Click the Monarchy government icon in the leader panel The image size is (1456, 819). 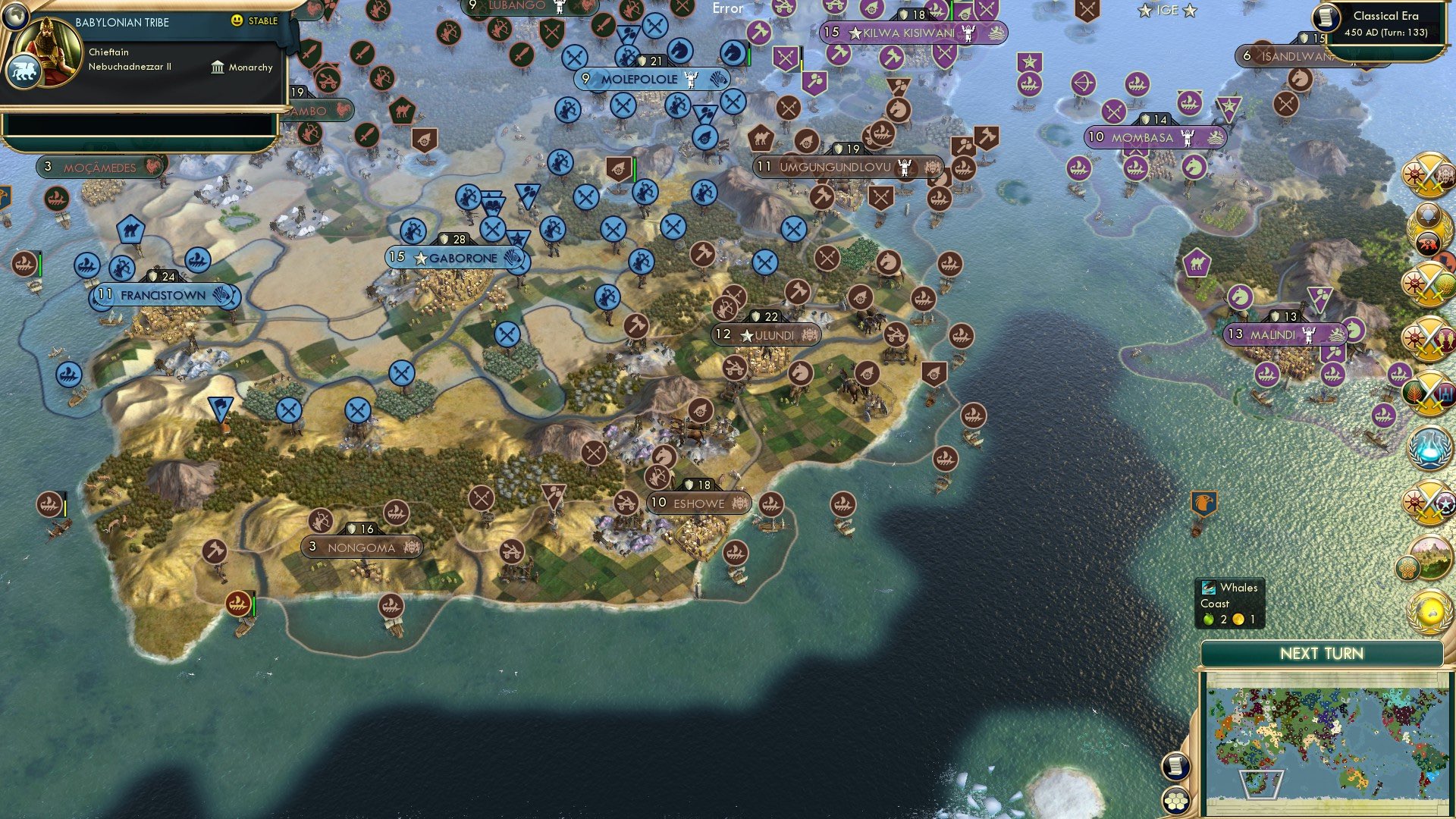click(216, 67)
